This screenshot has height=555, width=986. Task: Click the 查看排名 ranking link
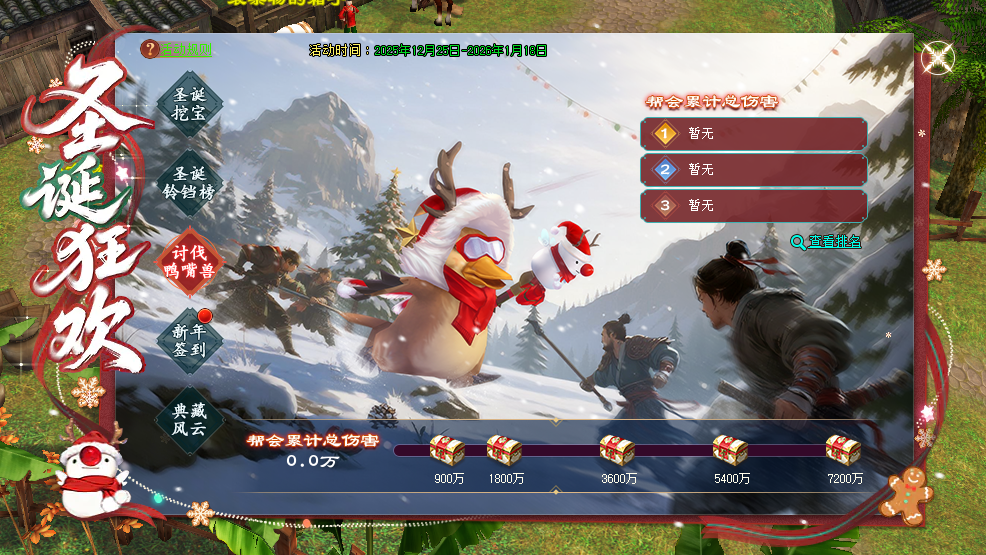(x=826, y=241)
